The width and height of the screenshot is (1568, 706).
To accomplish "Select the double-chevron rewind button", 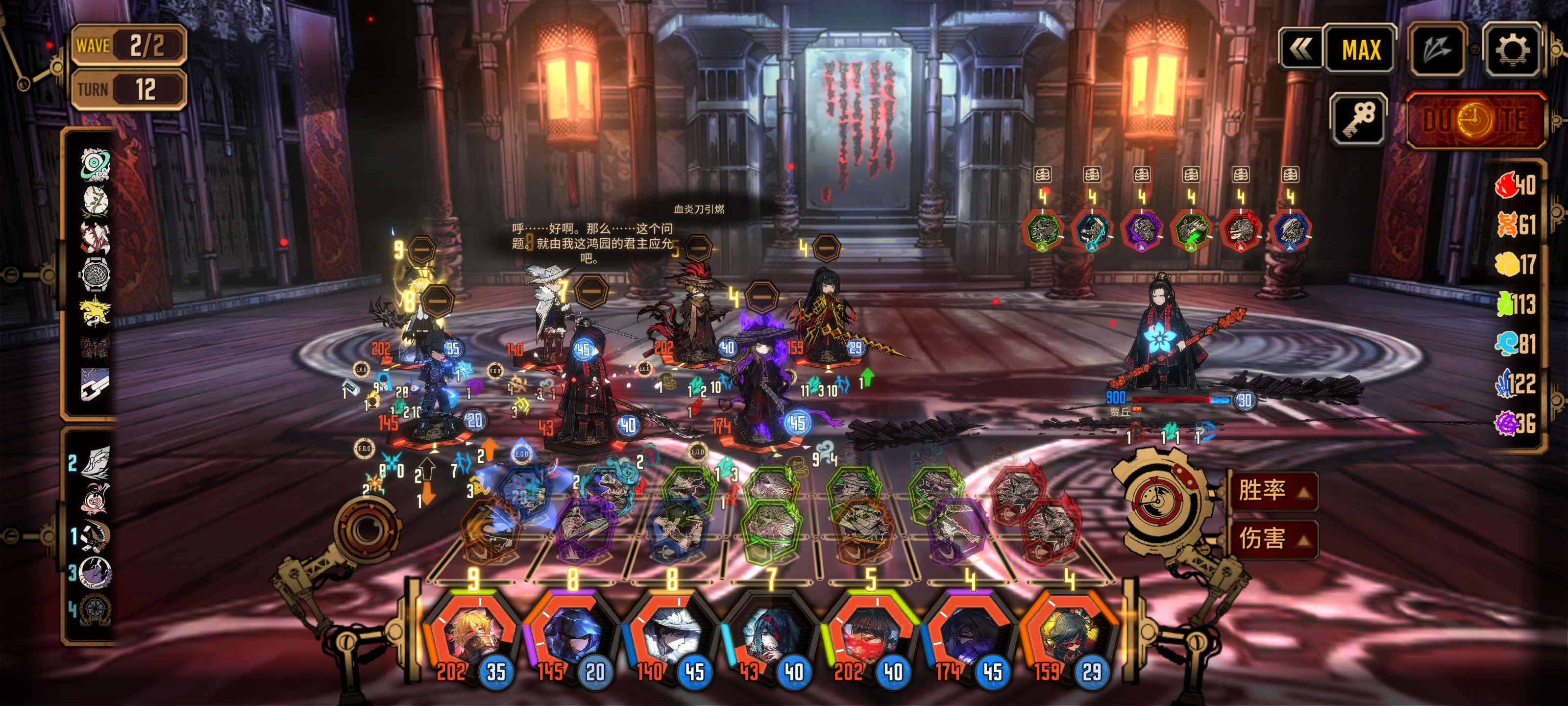I will [1301, 50].
